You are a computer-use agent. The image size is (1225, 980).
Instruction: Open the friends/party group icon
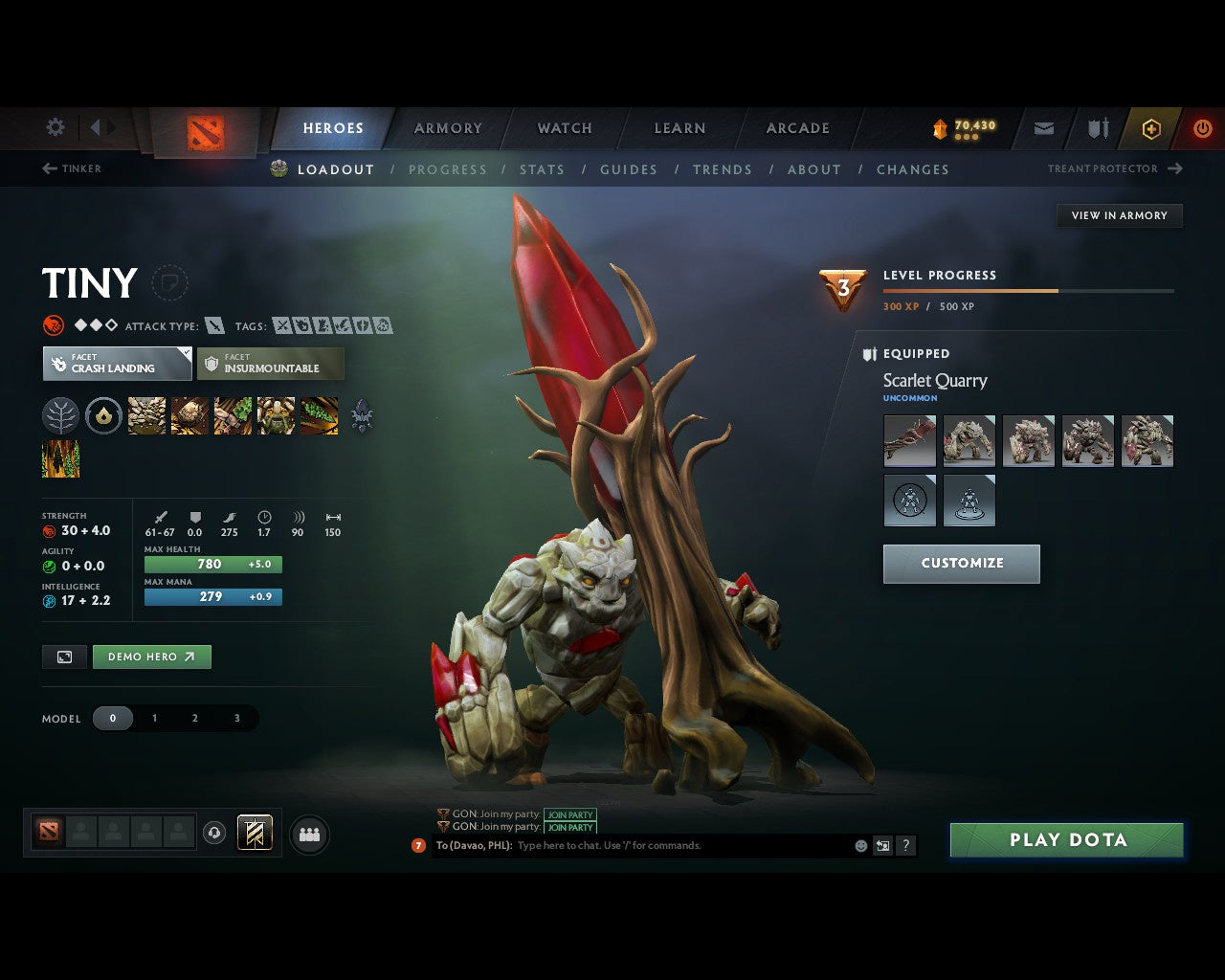[308, 834]
